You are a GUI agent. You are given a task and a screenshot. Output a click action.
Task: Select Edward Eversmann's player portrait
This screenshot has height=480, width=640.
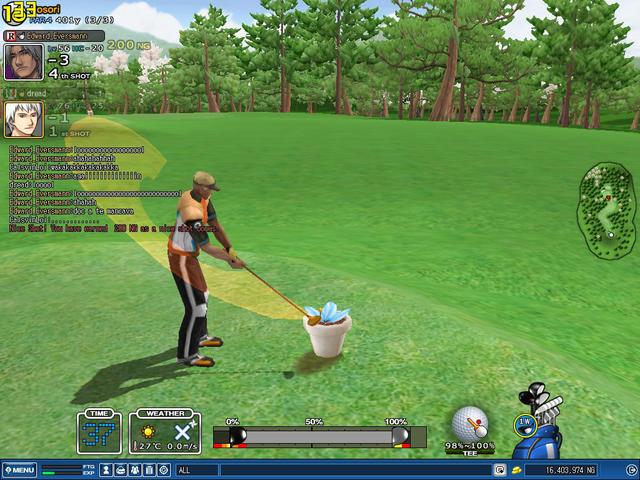pyautogui.click(x=23, y=61)
